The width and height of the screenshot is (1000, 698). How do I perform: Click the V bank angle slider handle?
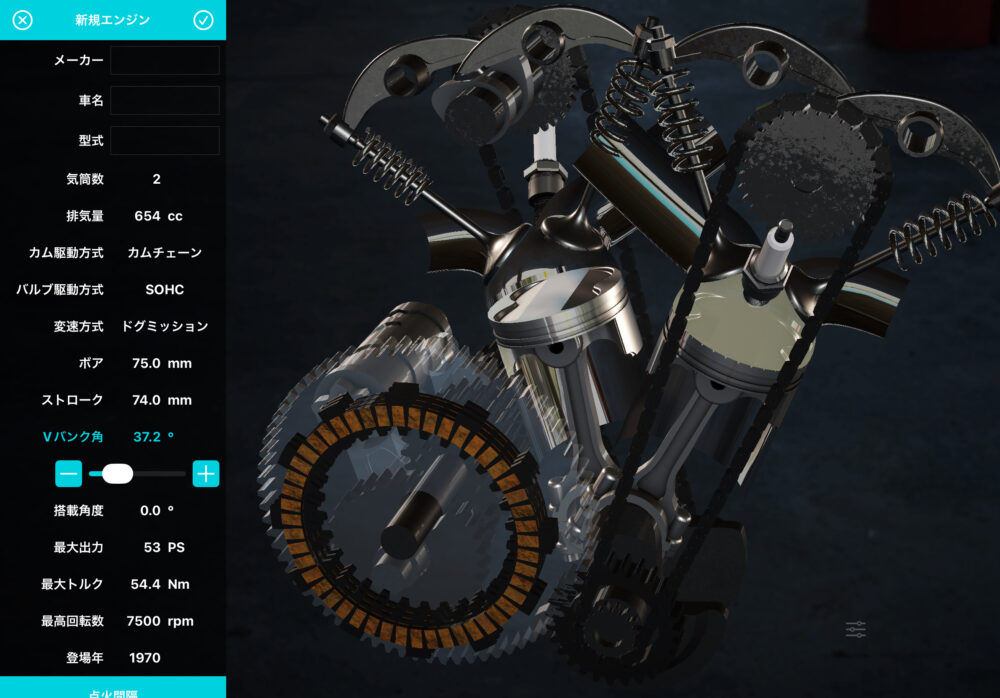(x=117, y=474)
